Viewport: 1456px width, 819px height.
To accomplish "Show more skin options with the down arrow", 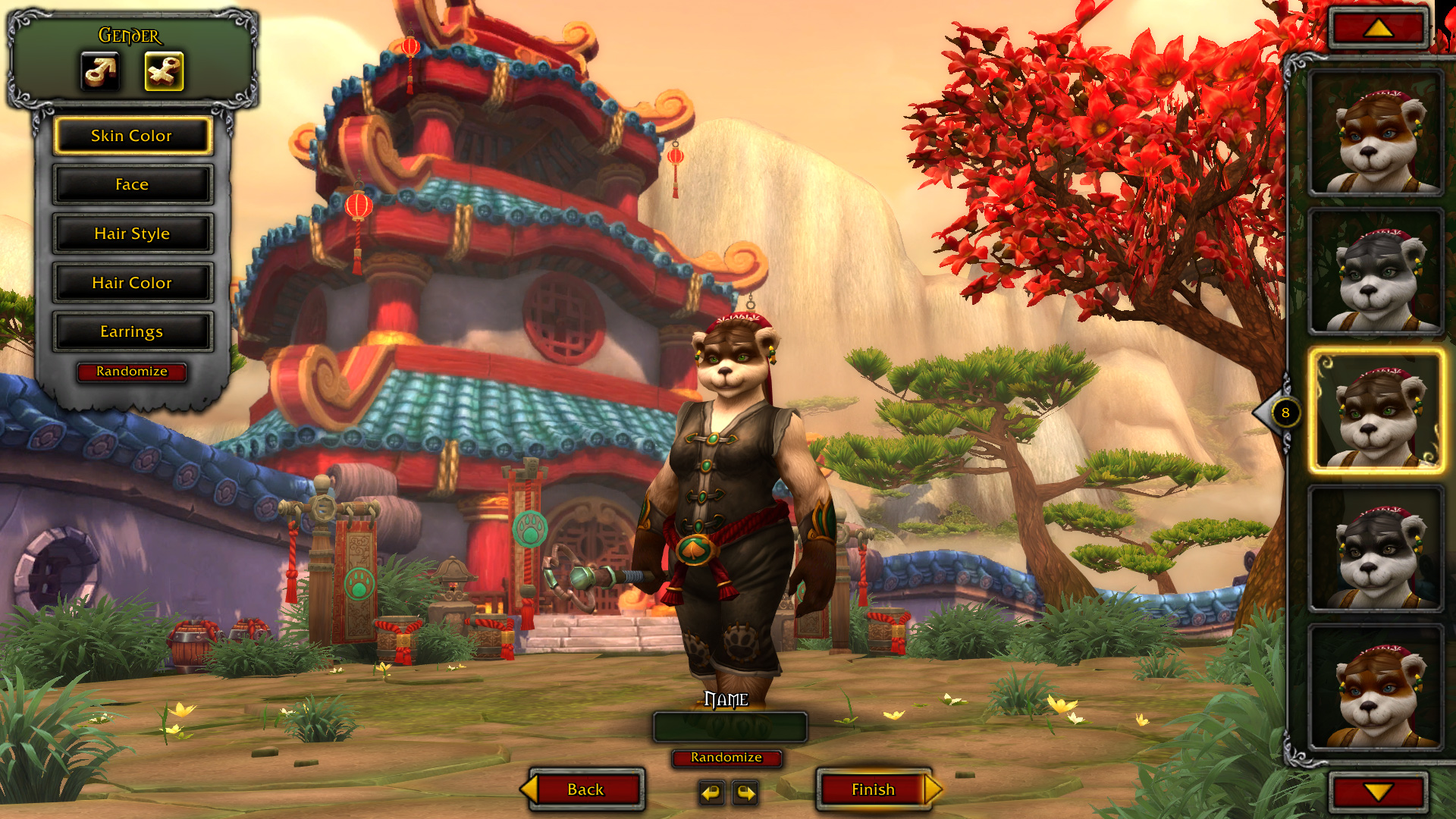I will coord(1378,792).
